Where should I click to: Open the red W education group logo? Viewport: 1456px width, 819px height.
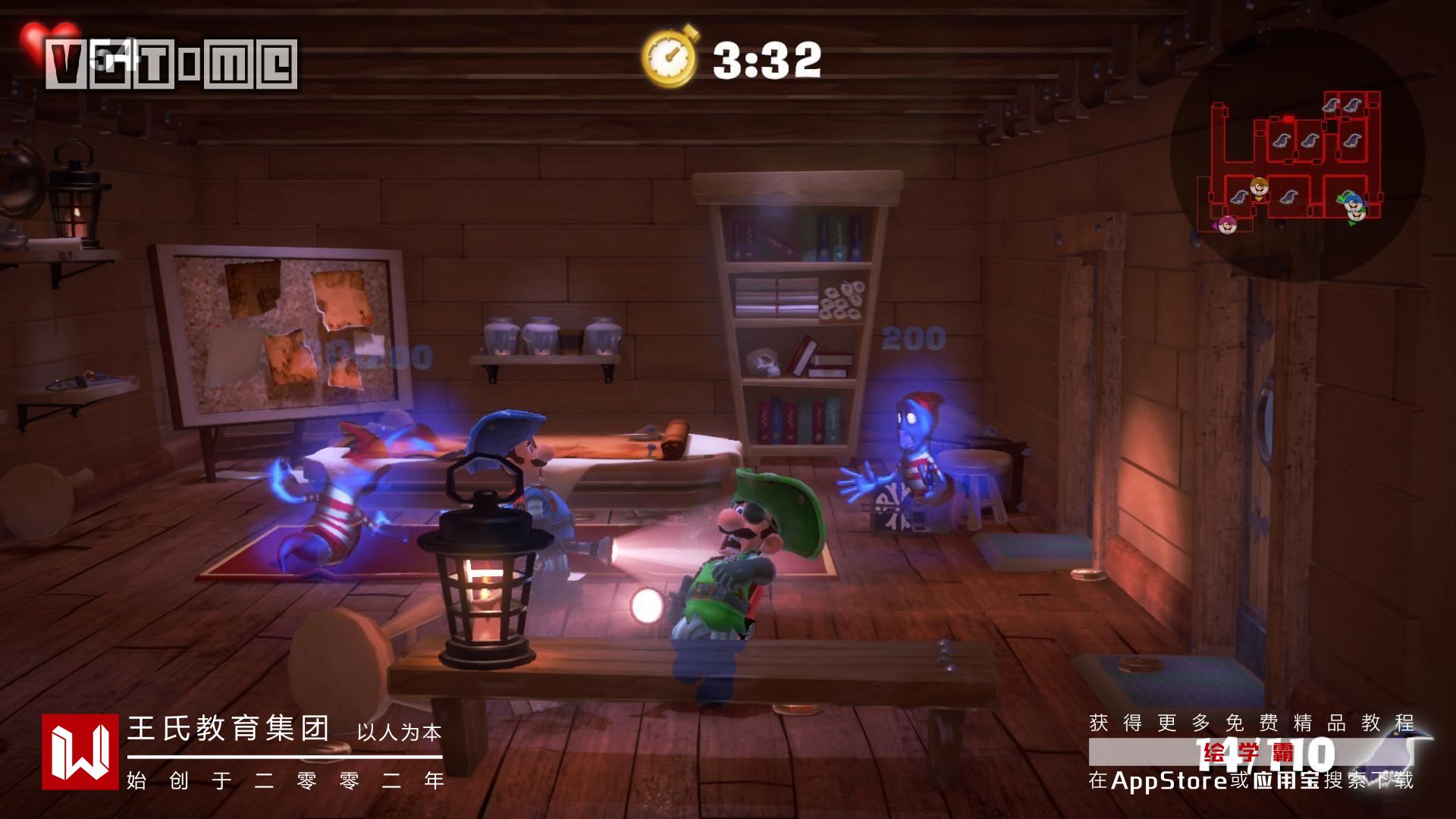click(x=80, y=751)
